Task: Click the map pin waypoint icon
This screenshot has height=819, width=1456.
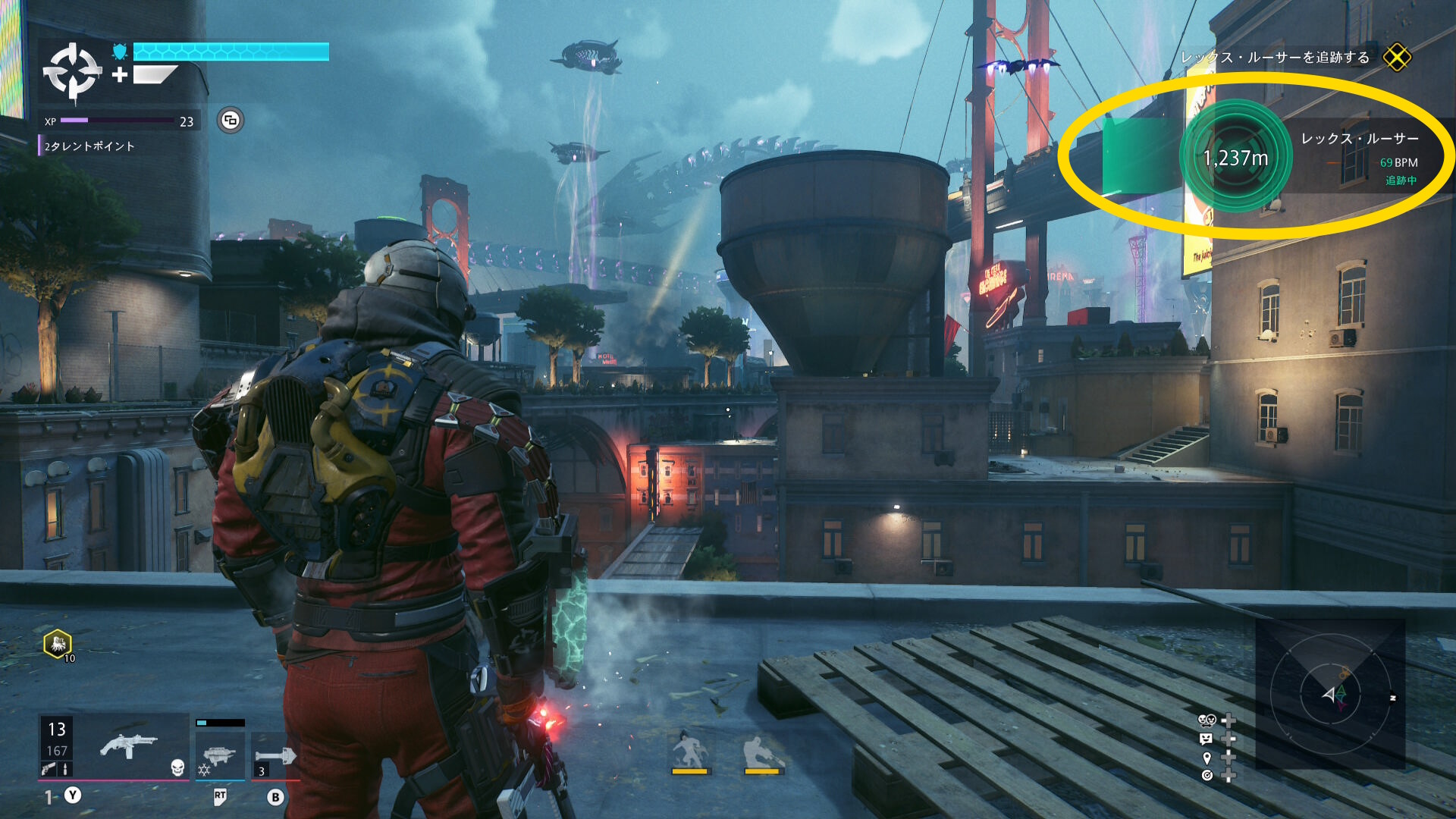Action: [1207, 758]
